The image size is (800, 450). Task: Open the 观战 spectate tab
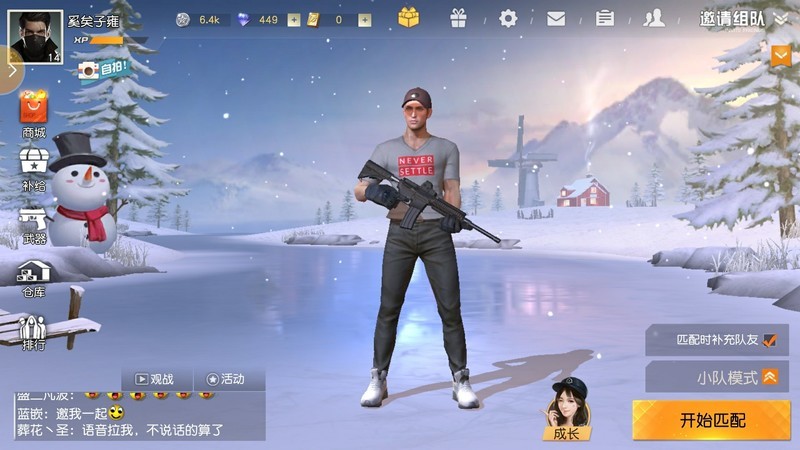click(155, 380)
